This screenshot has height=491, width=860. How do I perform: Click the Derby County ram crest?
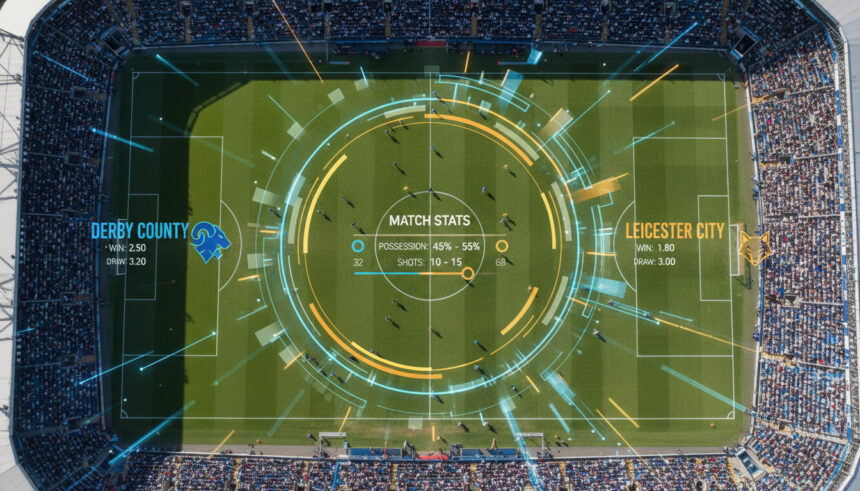[210, 241]
